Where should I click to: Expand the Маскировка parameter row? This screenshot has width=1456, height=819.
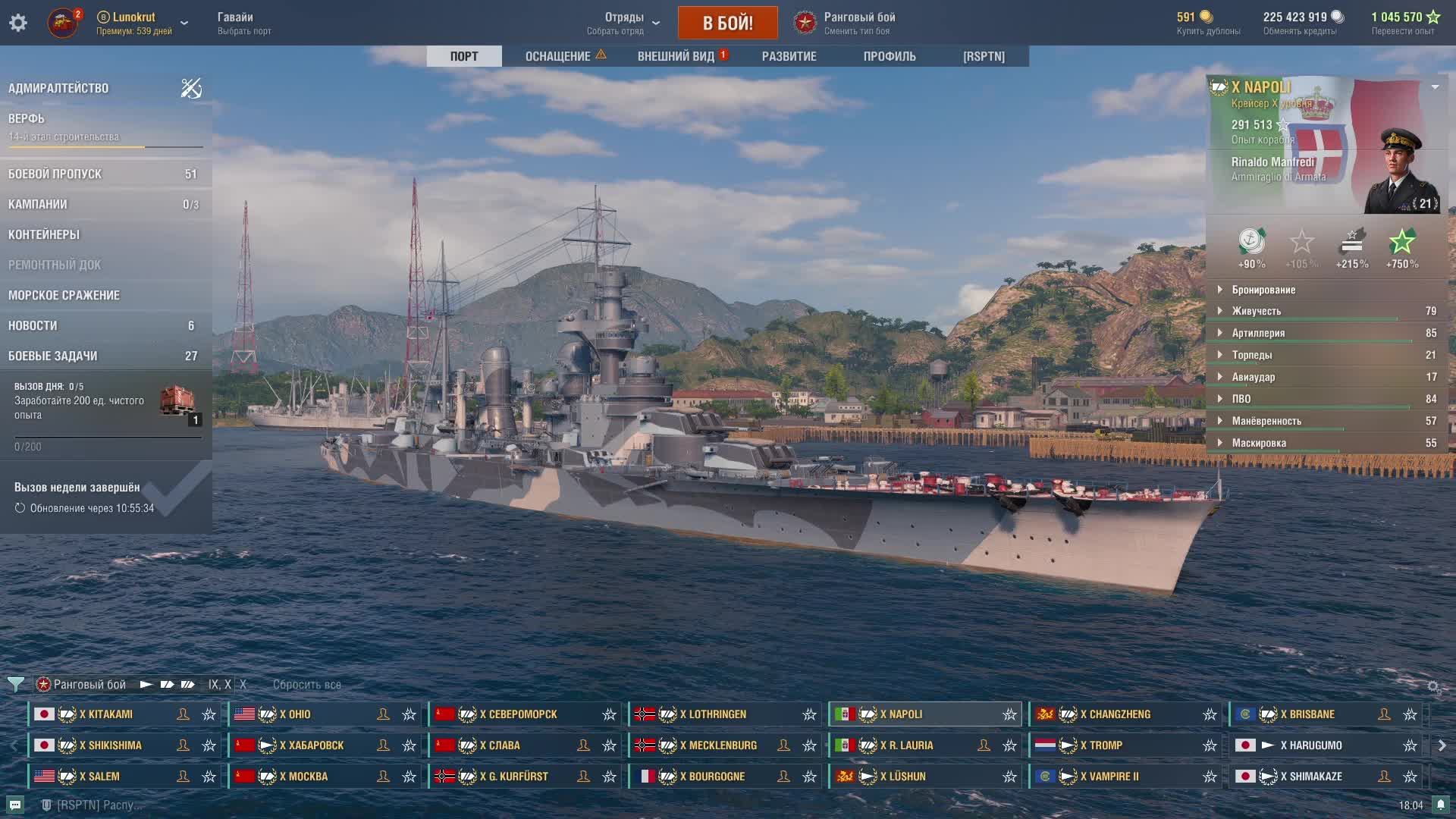pos(1258,443)
